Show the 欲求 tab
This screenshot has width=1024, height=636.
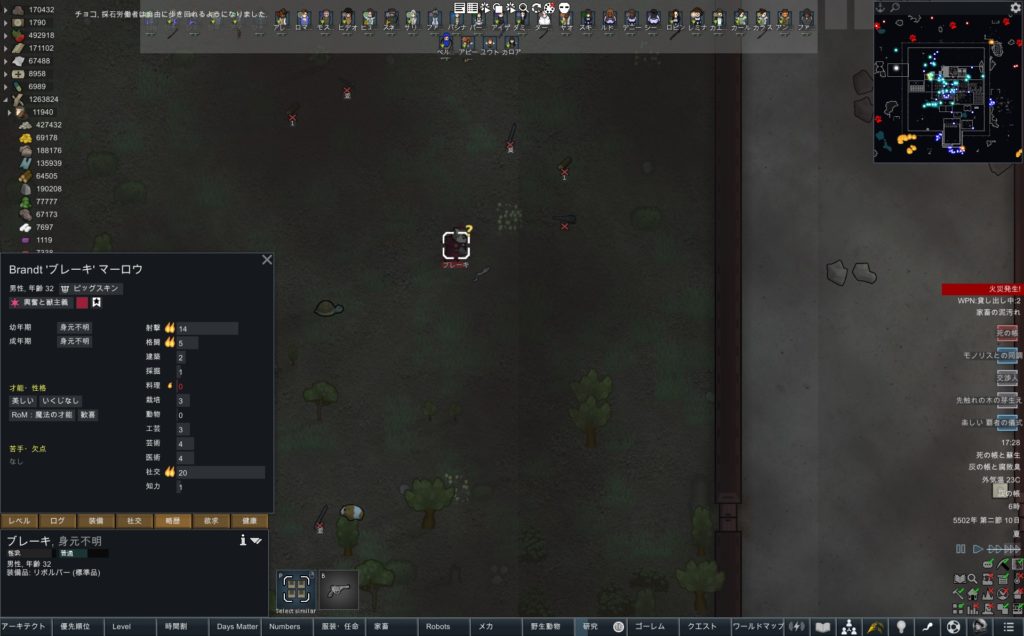coord(212,521)
